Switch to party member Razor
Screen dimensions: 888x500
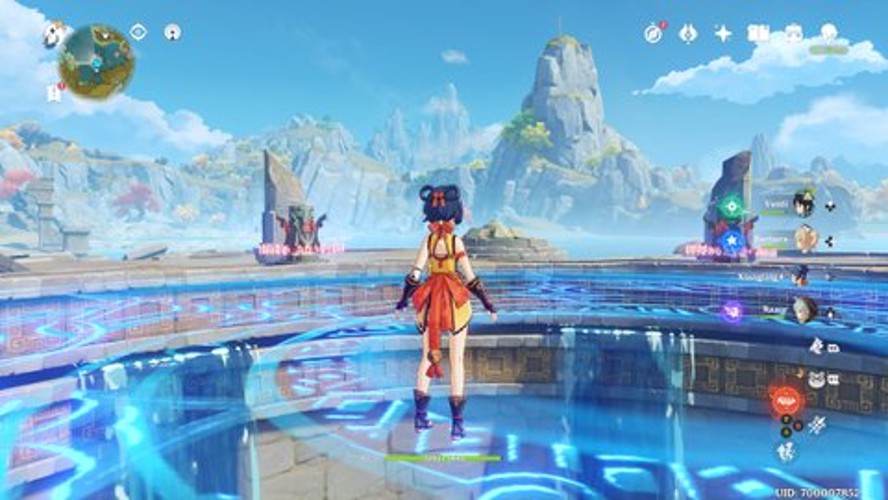click(x=803, y=310)
